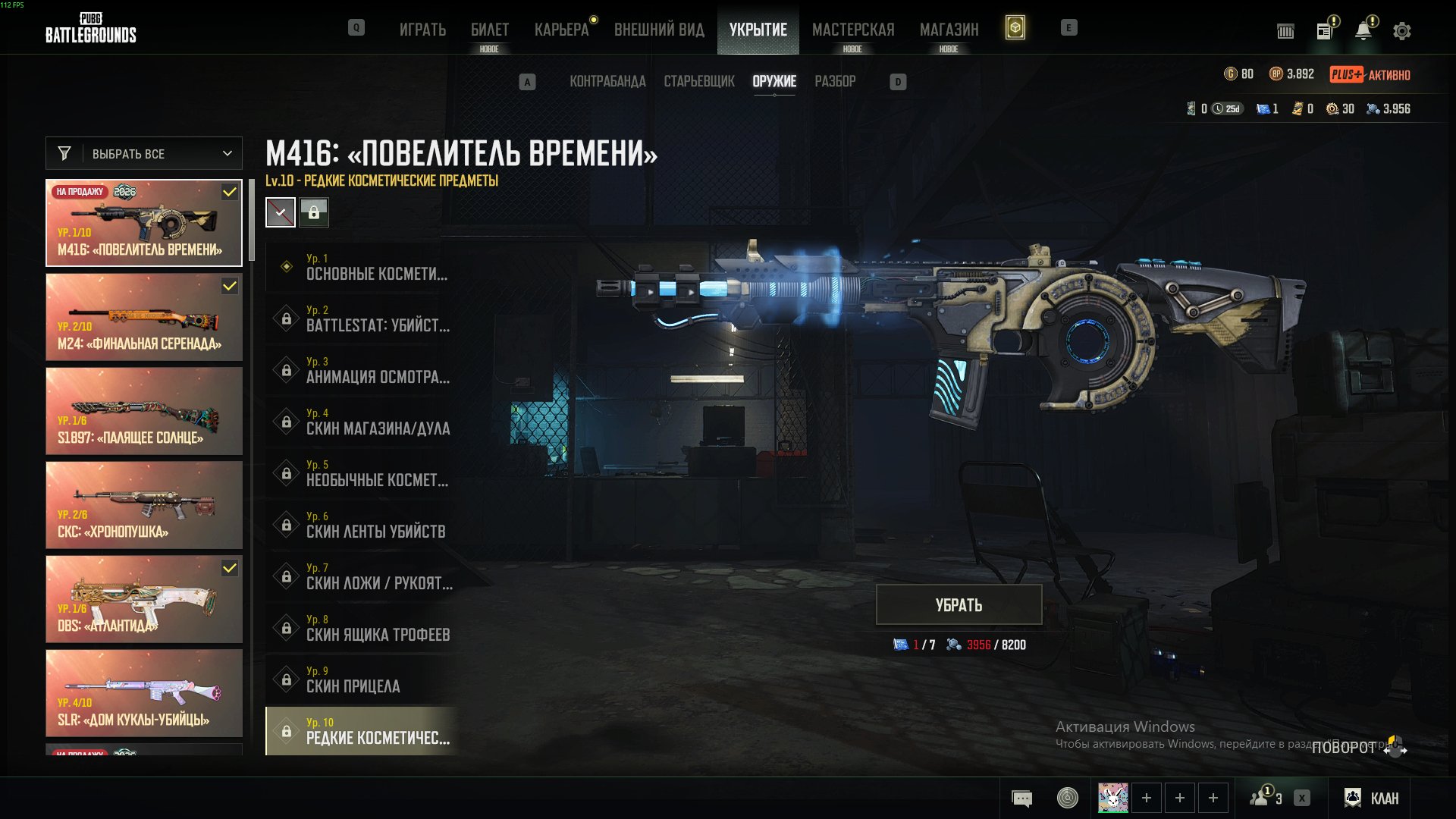The image size is (1456, 819).
Task: Select the DBS «Атлантида» skin
Action: (144, 599)
